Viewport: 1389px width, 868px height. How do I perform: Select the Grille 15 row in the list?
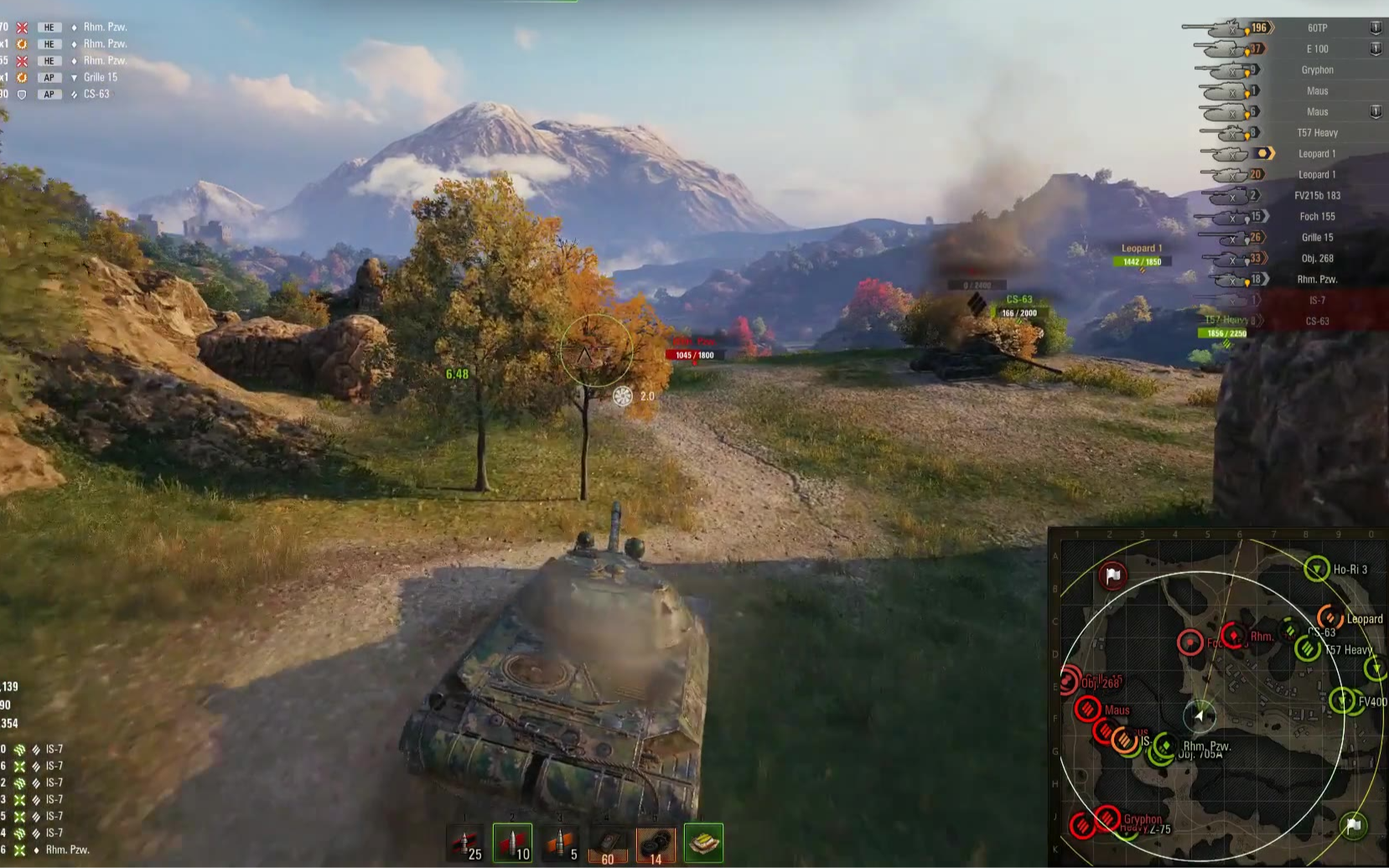[1317, 237]
